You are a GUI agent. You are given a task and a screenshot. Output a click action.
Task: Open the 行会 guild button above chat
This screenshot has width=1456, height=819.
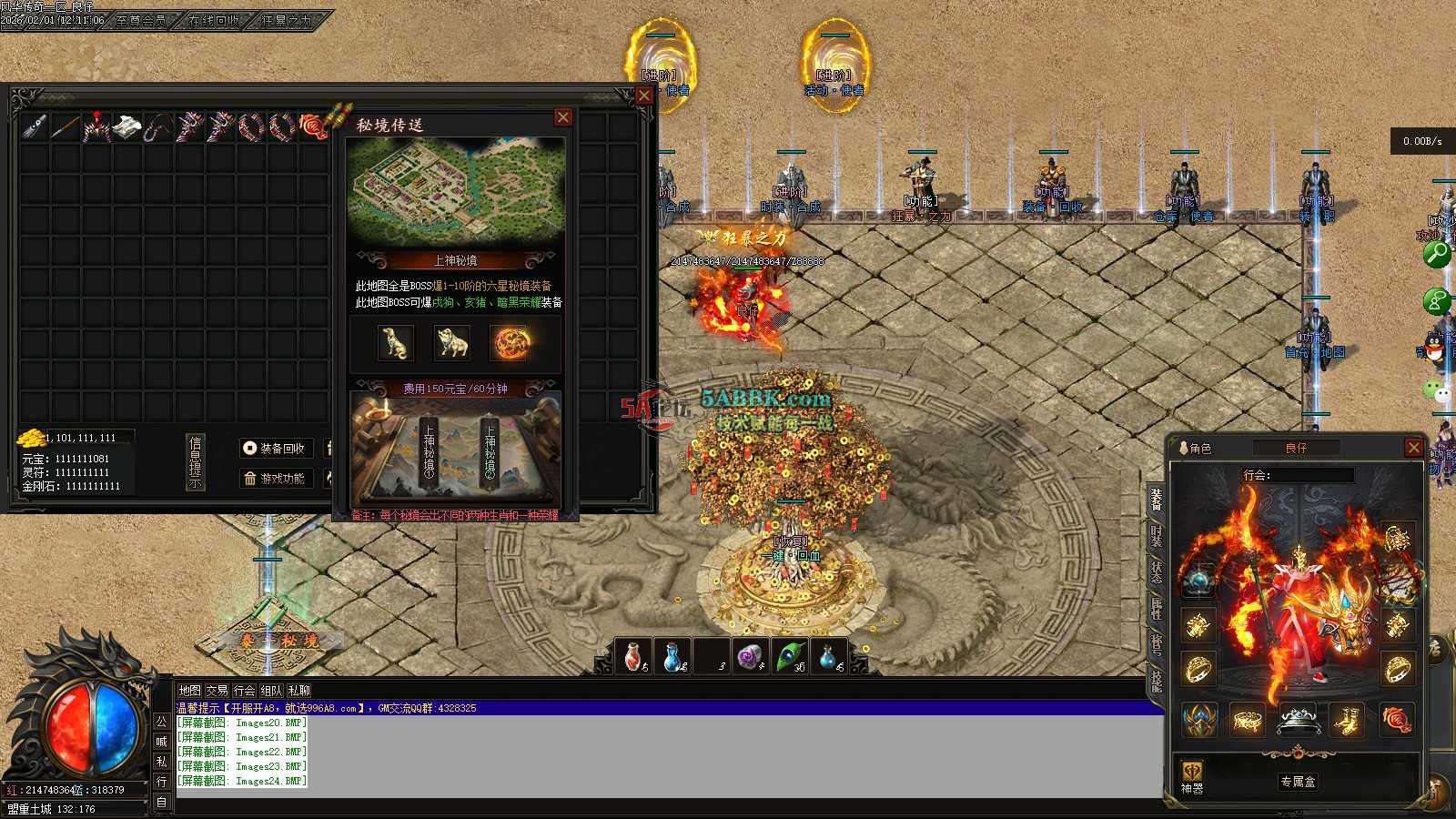point(244,691)
